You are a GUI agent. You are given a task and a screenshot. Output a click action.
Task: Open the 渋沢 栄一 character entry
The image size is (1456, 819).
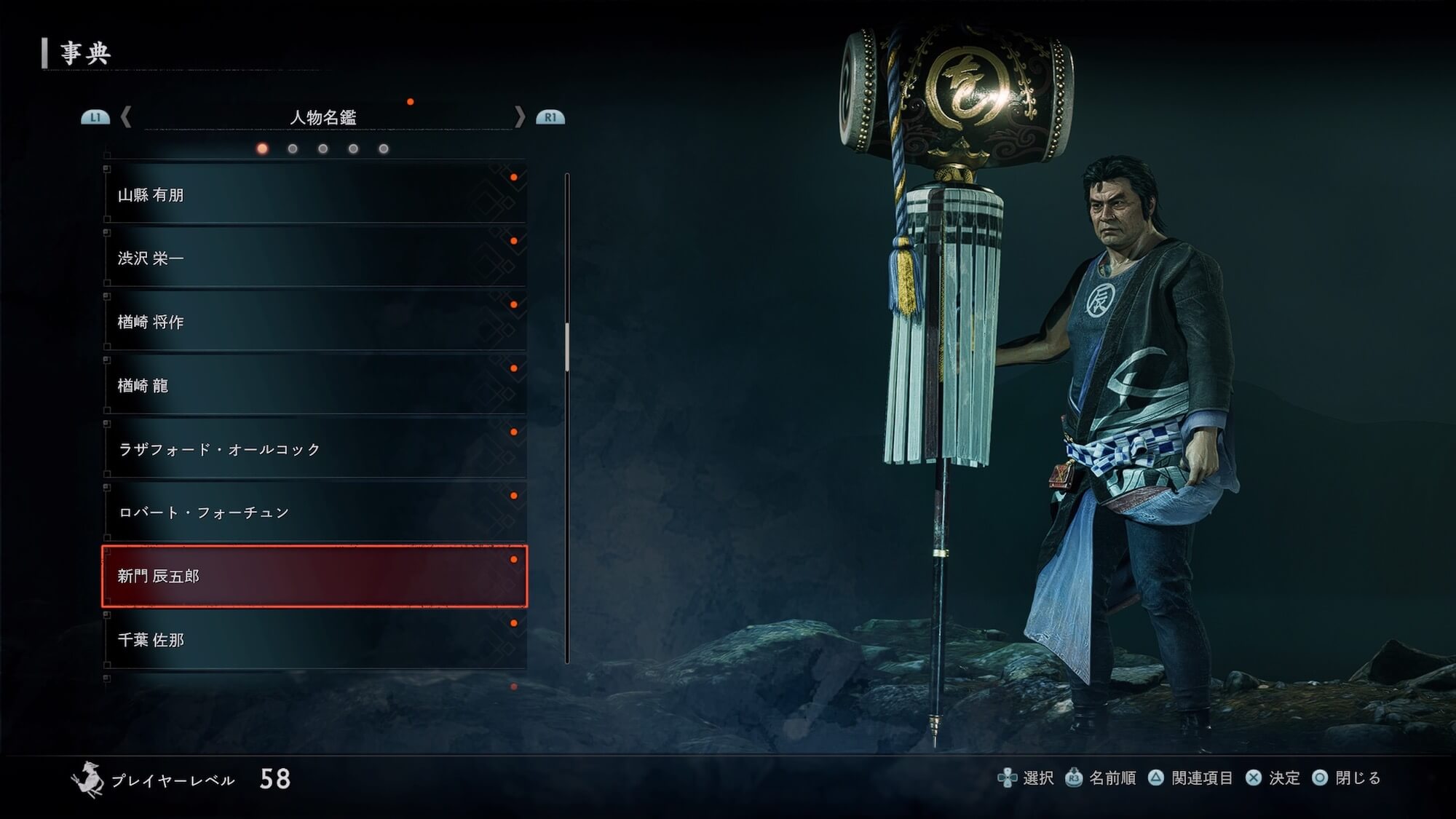pos(314,258)
